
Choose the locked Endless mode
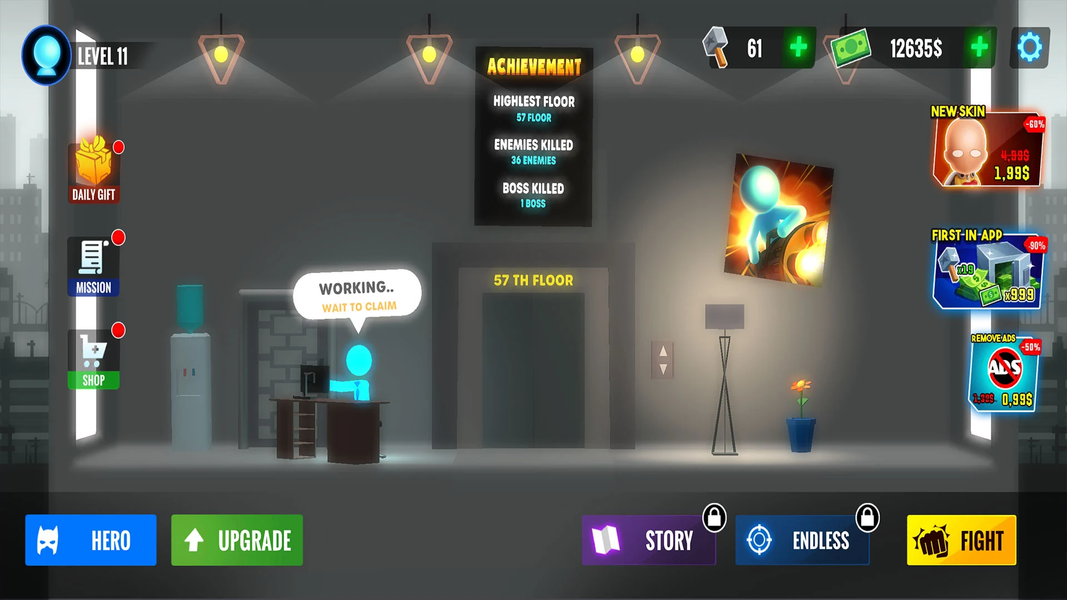pos(802,541)
